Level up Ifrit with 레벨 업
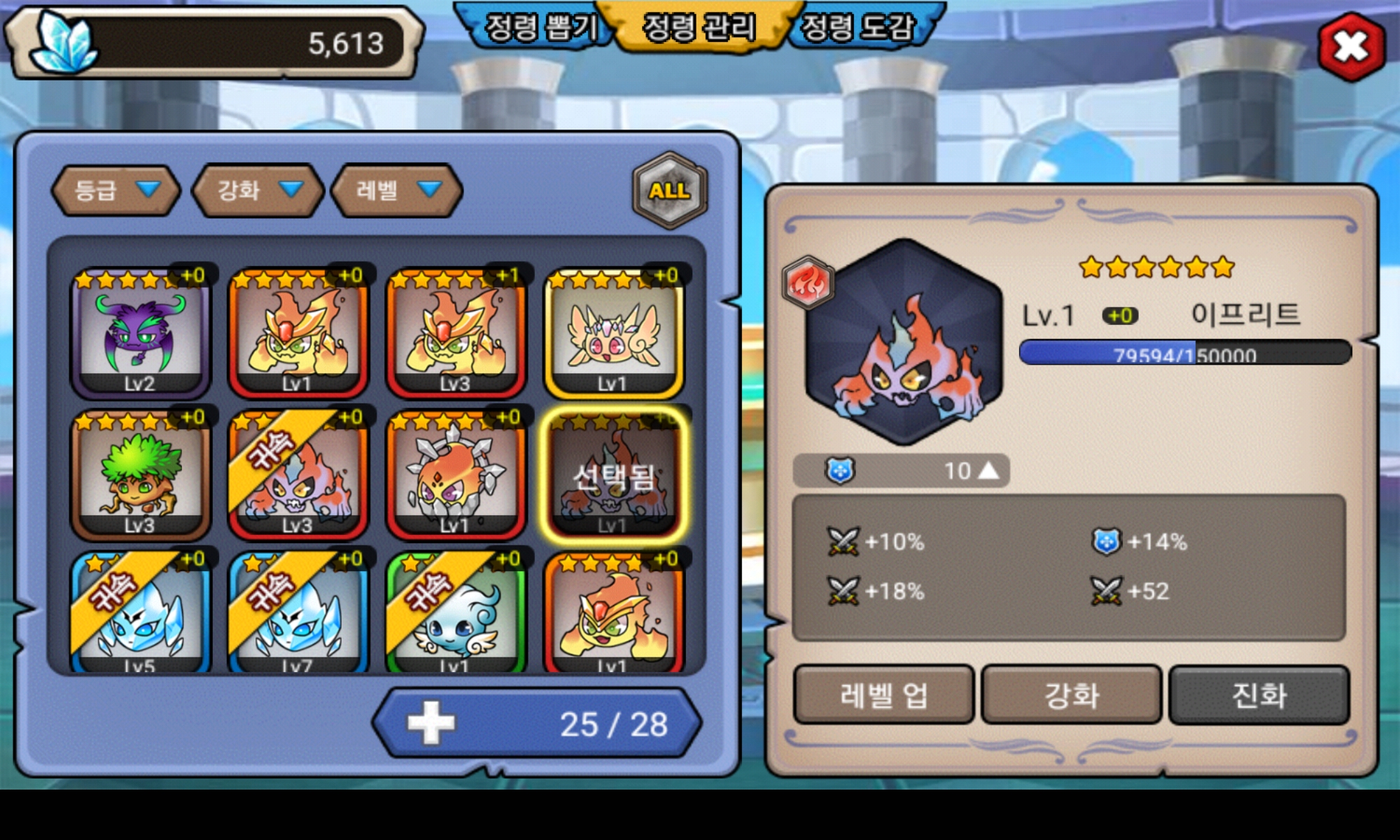 click(883, 695)
